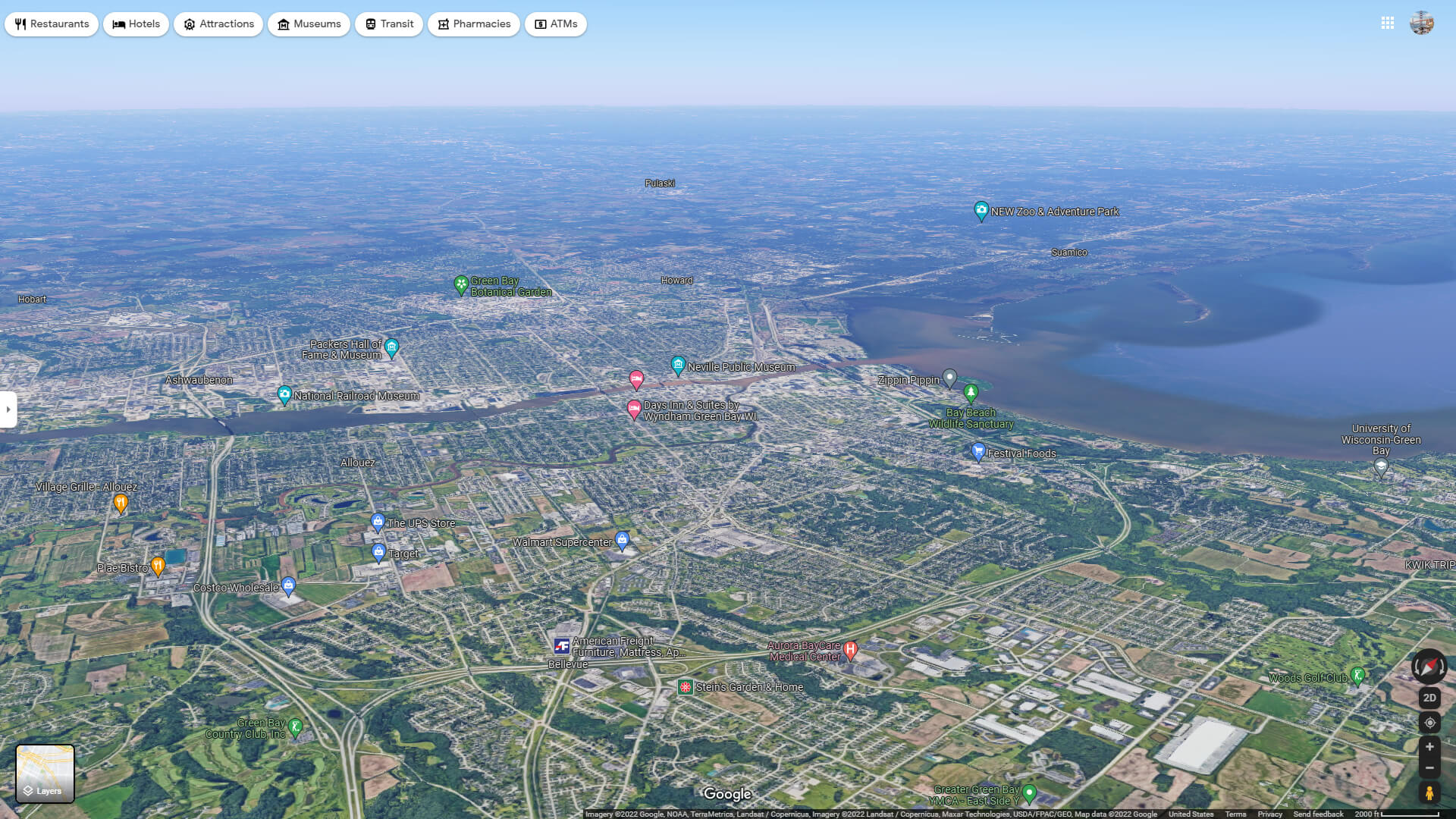The width and height of the screenshot is (1456, 819).
Task: Enable the Transit filter chip
Action: tap(388, 24)
